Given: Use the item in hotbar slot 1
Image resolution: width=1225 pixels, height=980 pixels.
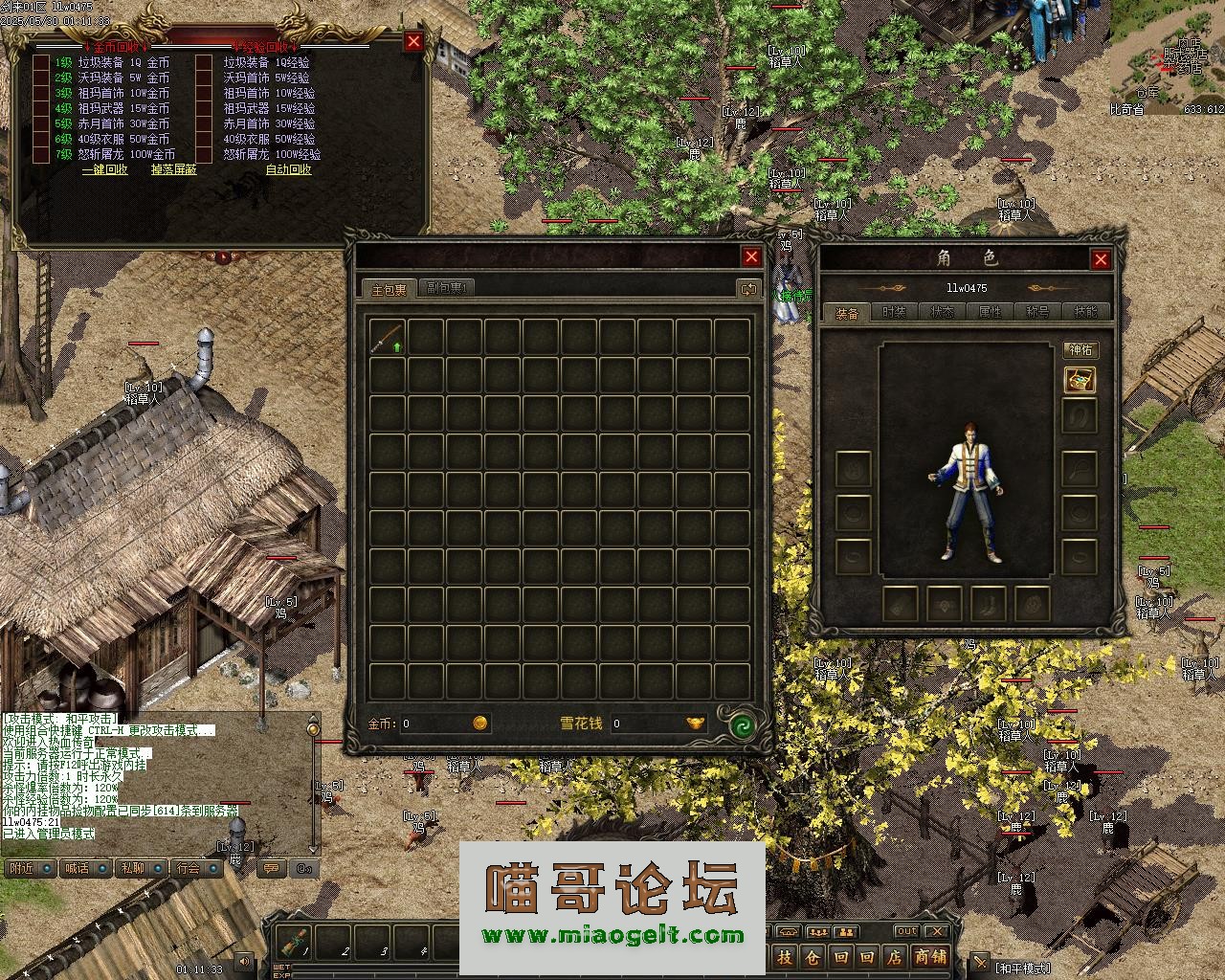Looking at the screenshot, I should click(x=294, y=943).
